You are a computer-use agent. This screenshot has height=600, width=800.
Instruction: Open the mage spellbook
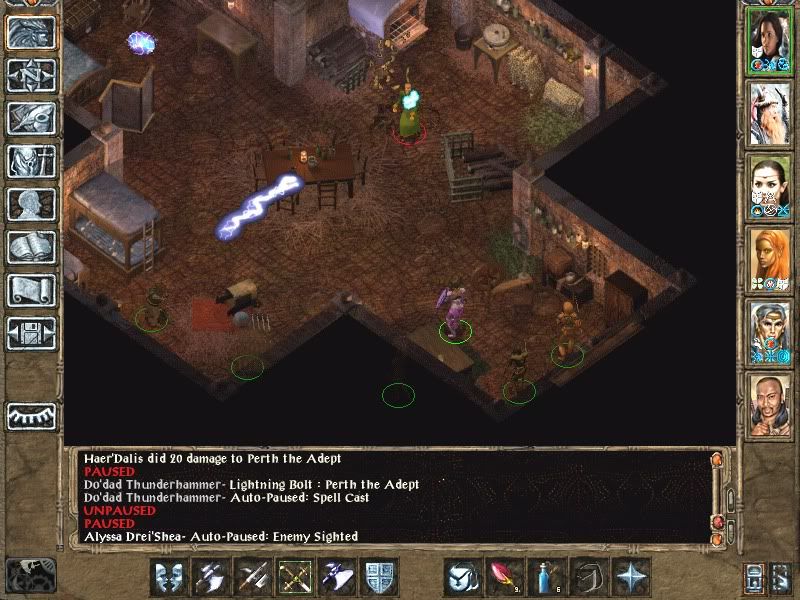[31, 247]
